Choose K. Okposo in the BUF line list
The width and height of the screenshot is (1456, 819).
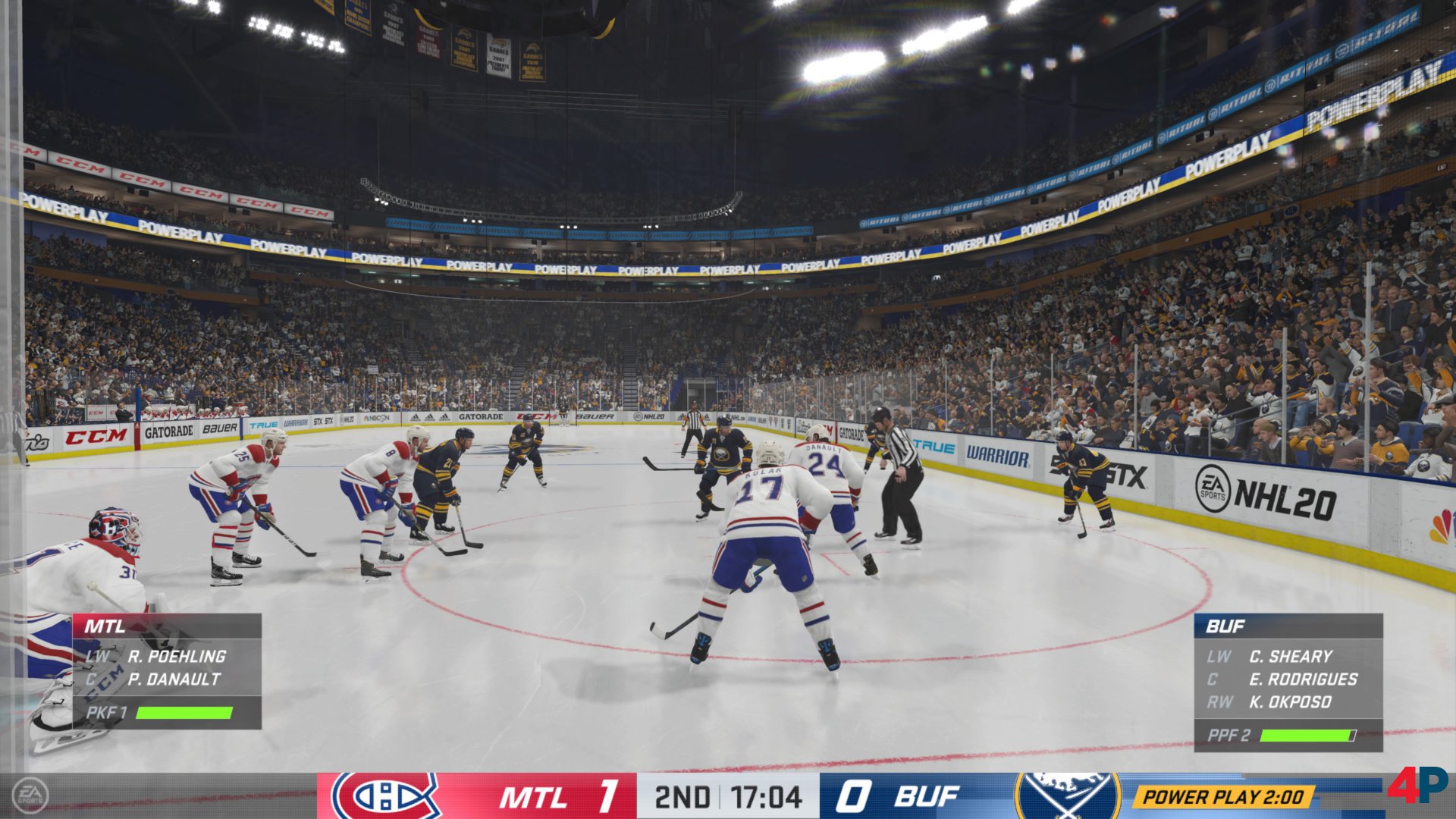(1290, 702)
